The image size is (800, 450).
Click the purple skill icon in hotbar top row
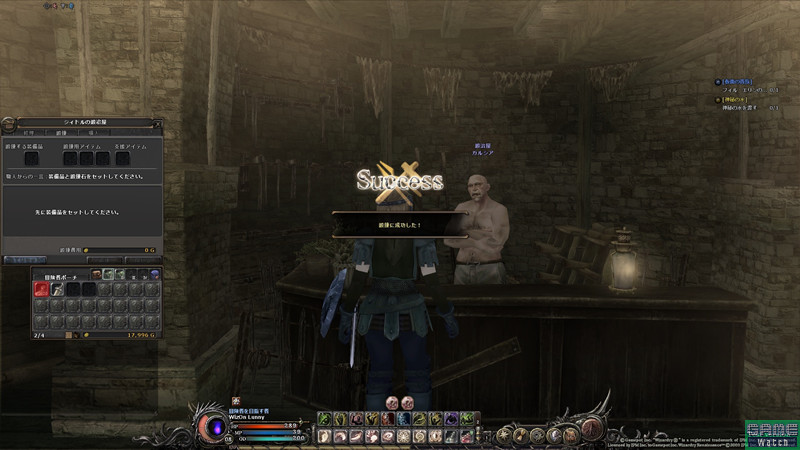pos(451,418)
